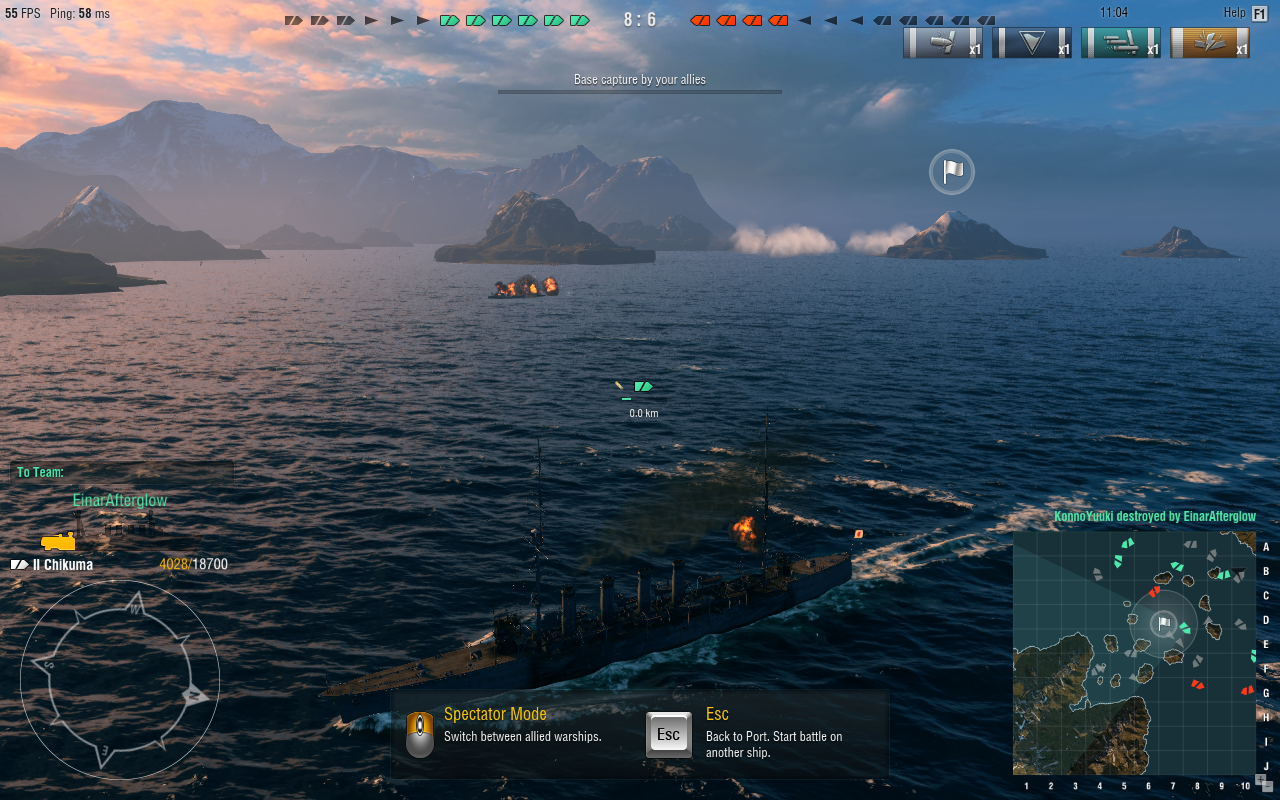Select the dark blue triangle ribbon
Viewport: 1280px width, 800px height.
(1032, 43)
